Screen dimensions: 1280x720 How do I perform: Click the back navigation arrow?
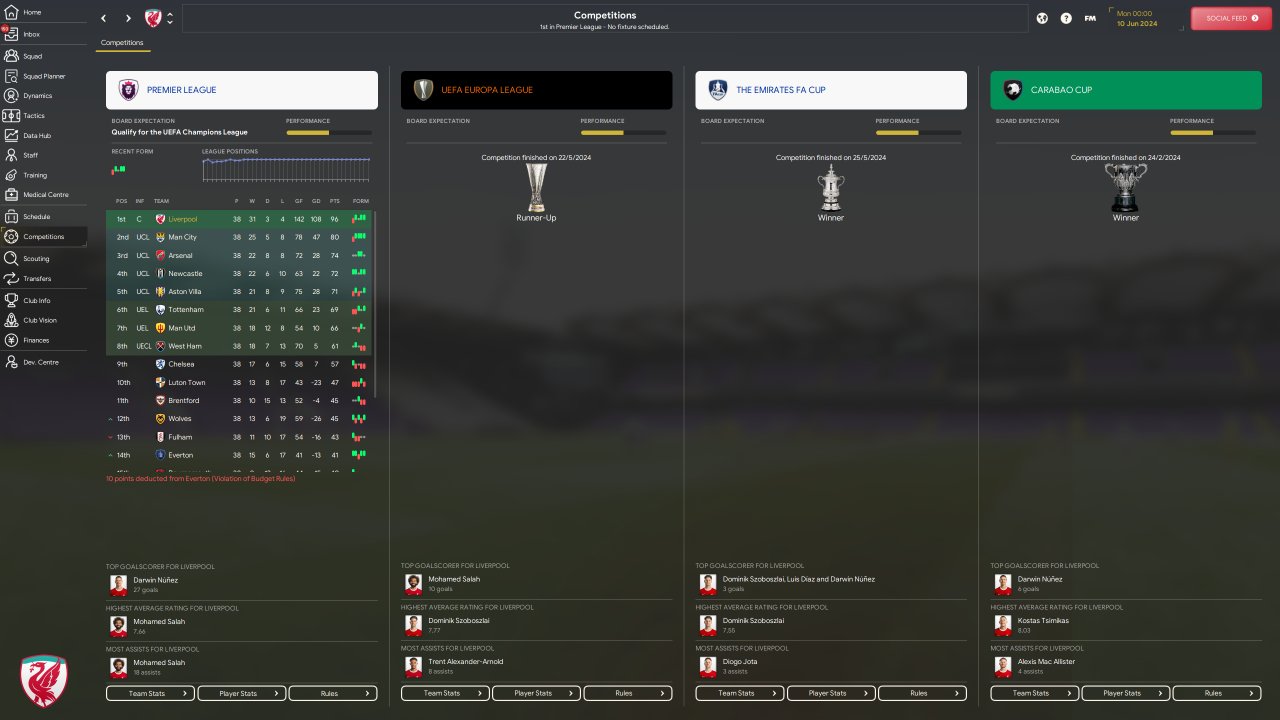104,18
